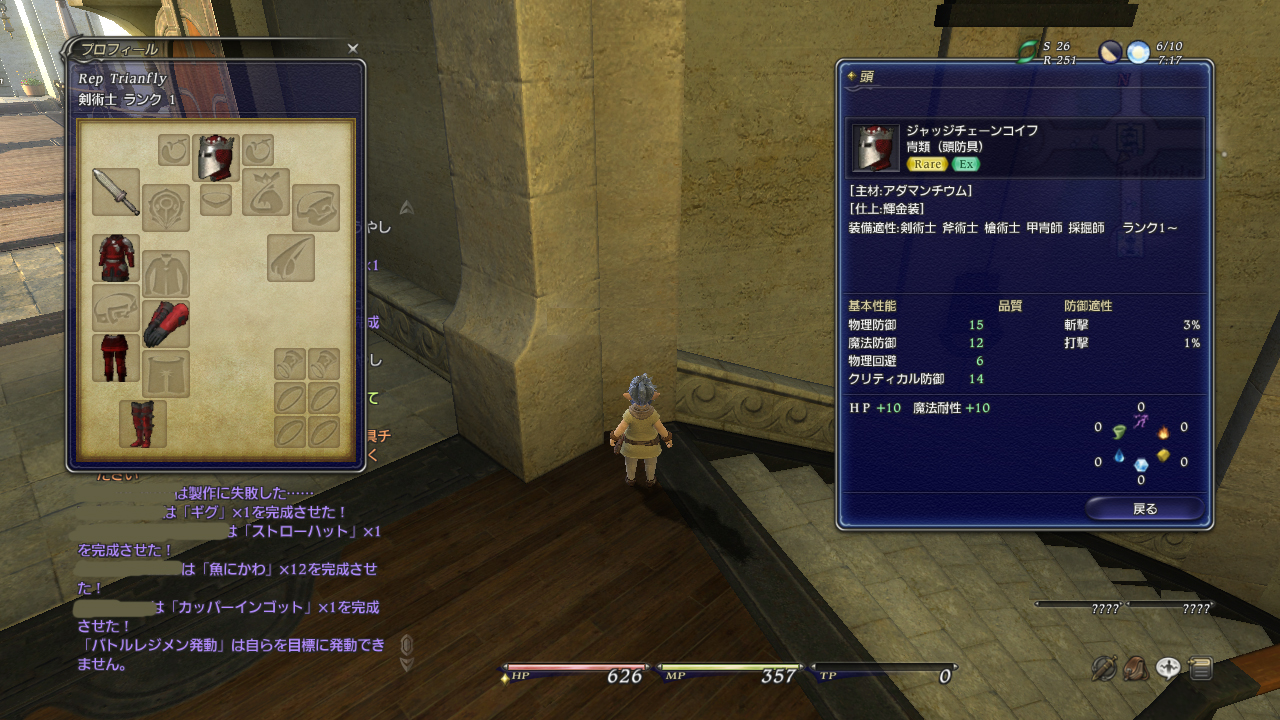Open the emote speech bubble icon
Screen dimensions: 1280x720
click(1168, 668)
